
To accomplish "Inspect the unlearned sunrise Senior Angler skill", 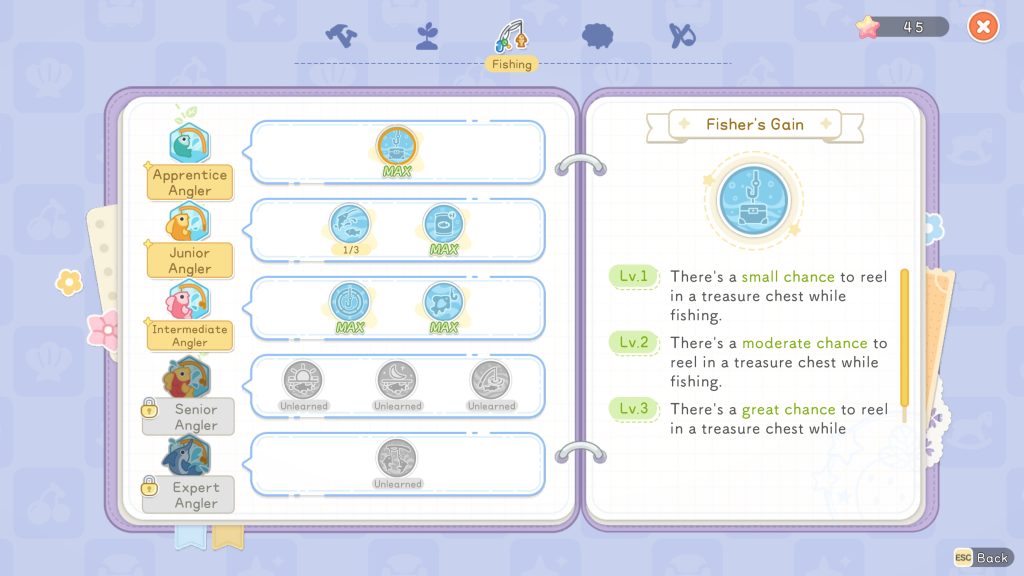I will tap(304, 380).
